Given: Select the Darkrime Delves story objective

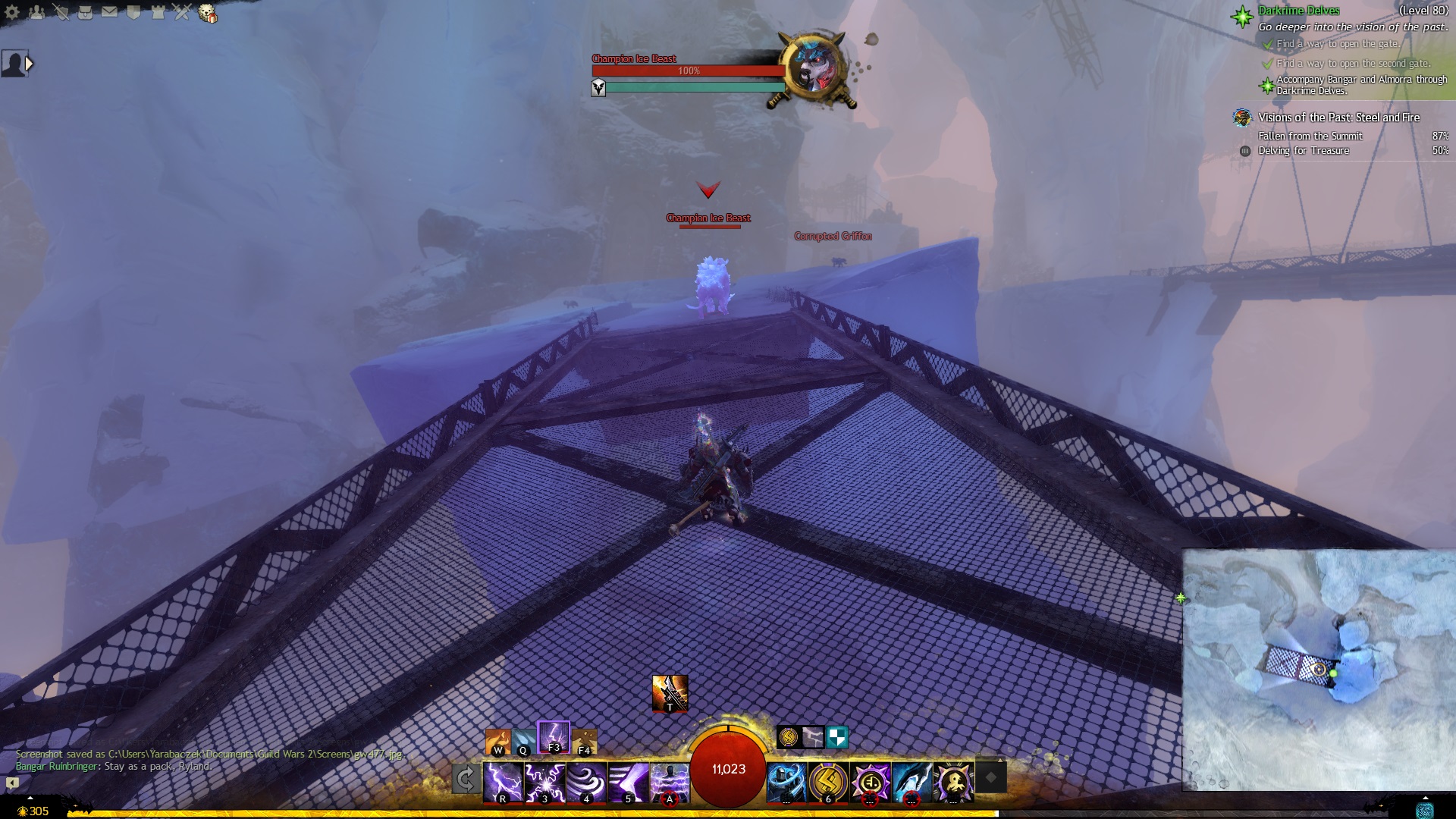Looking at the screenshot, I should pos(1298,11).
